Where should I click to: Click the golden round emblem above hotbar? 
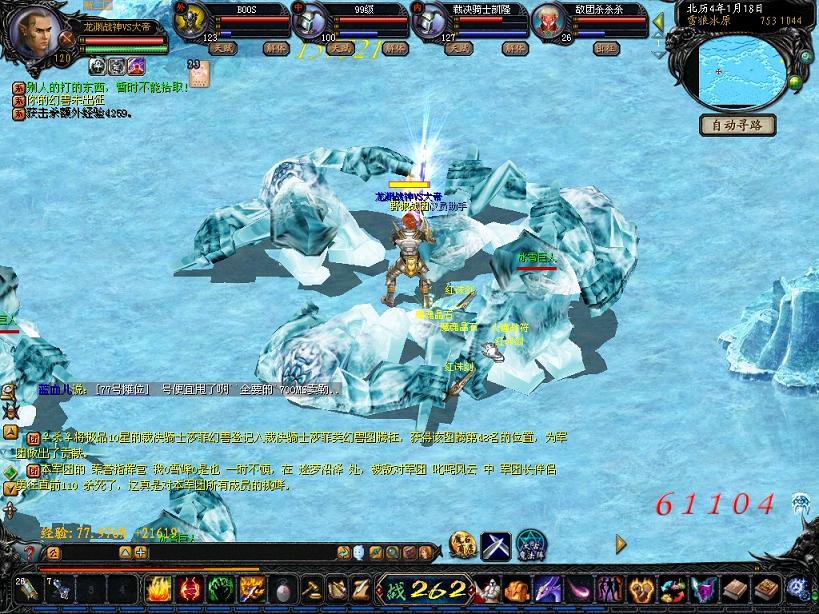point(462,545)
